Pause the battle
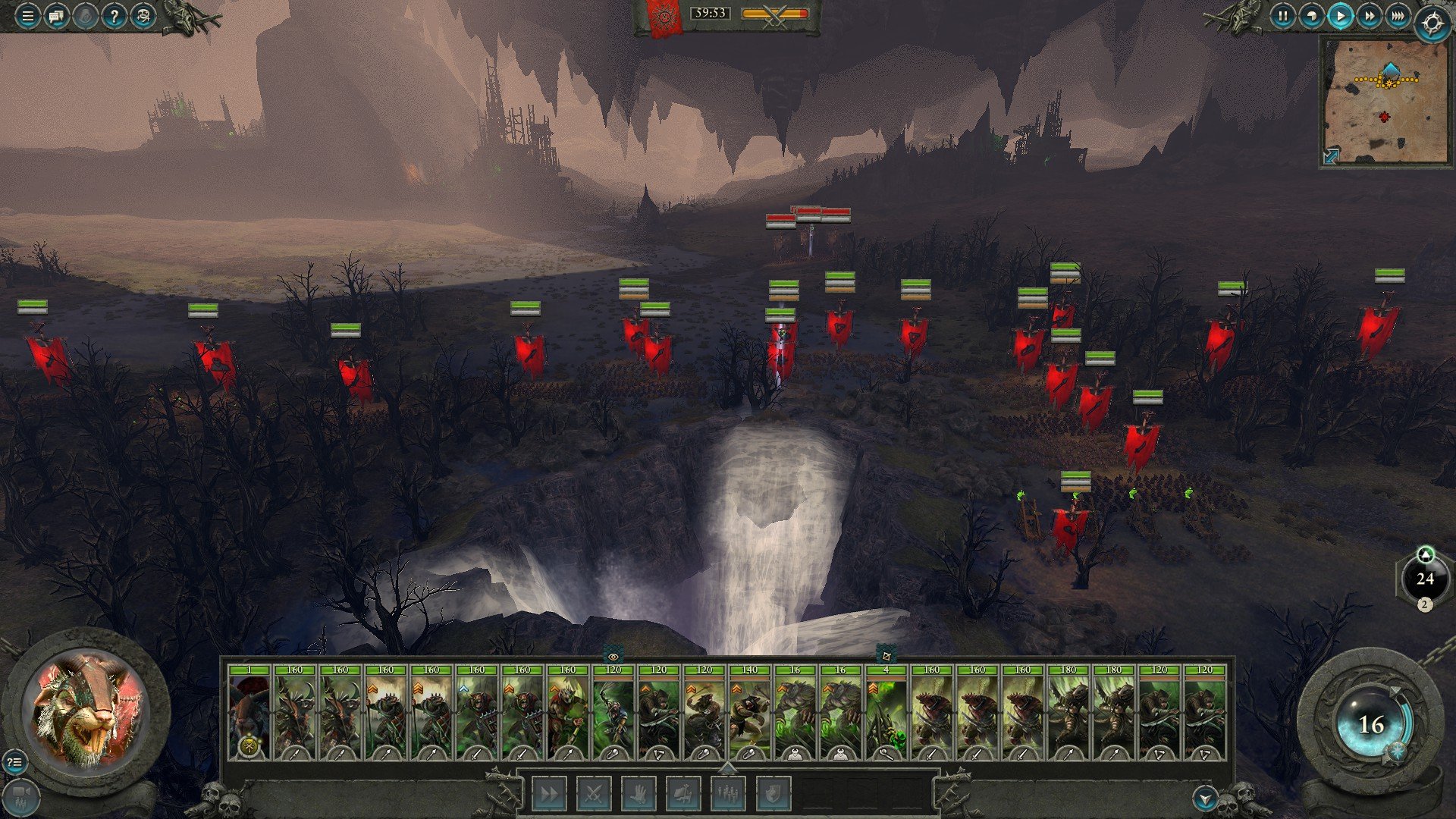The image size is (1456, 819). [1282, 16]
